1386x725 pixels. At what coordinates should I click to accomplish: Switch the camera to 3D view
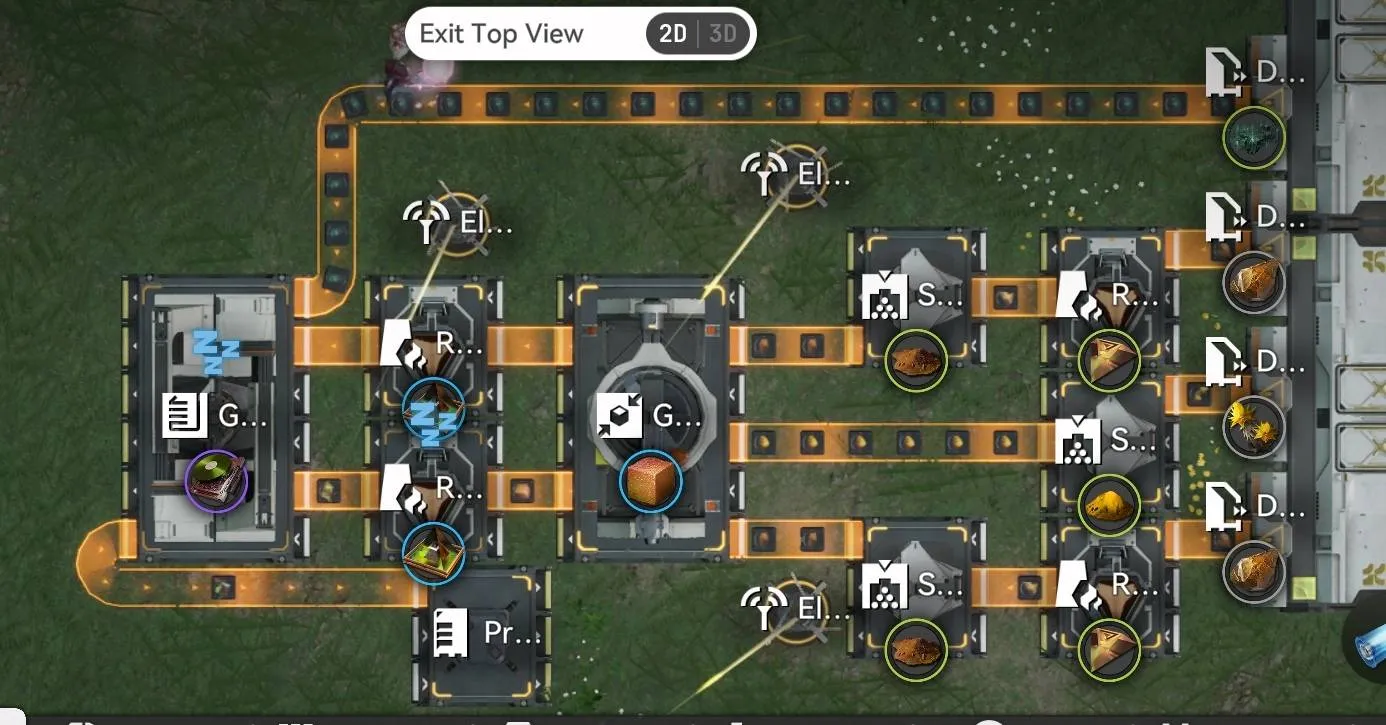click(x=722, y=34)
